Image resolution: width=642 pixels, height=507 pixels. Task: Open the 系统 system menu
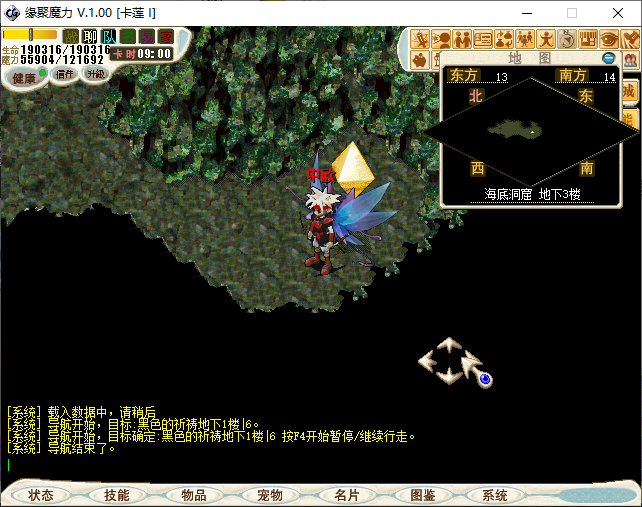pyautogui.click(x=494, y=495)
